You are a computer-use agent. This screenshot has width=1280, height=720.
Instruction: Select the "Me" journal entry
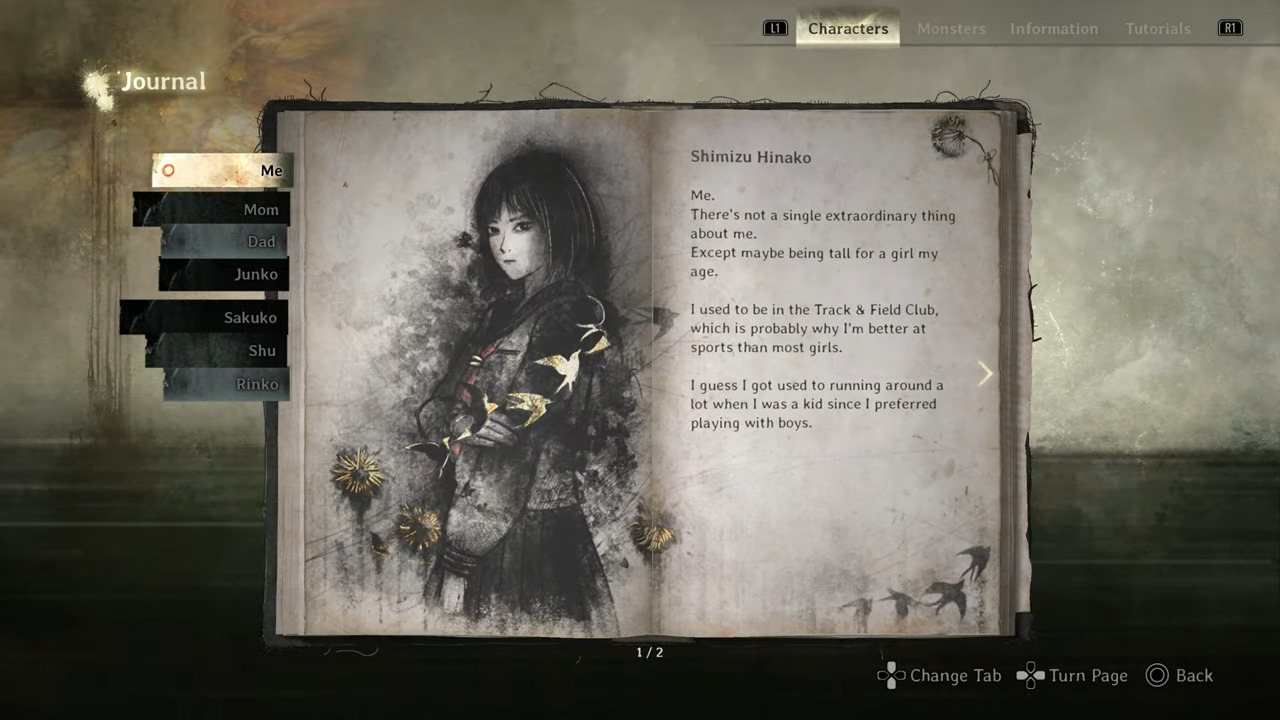tap(224, 171)
